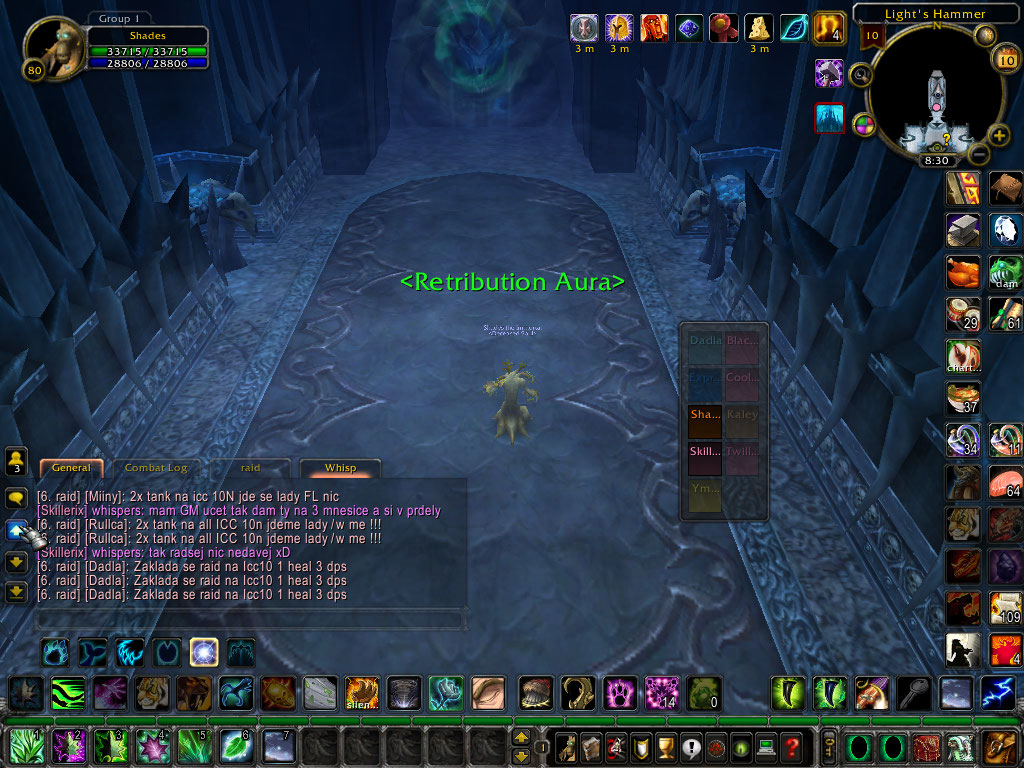Open the red question mark help button
The width and height of the screenshot is (1024, 768).
click(x=791, y=747)
